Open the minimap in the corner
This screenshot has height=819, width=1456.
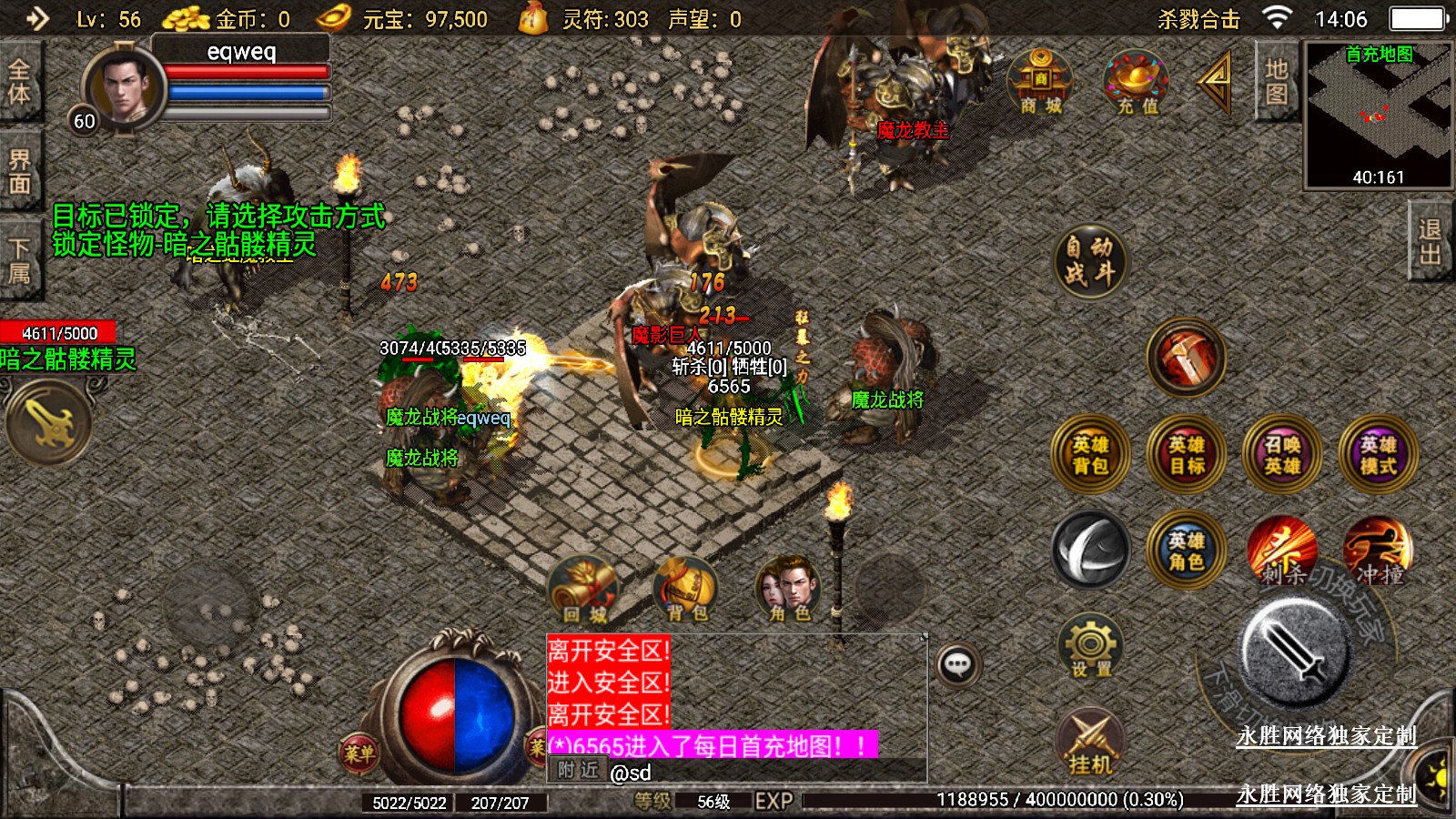coord(1379,116)
